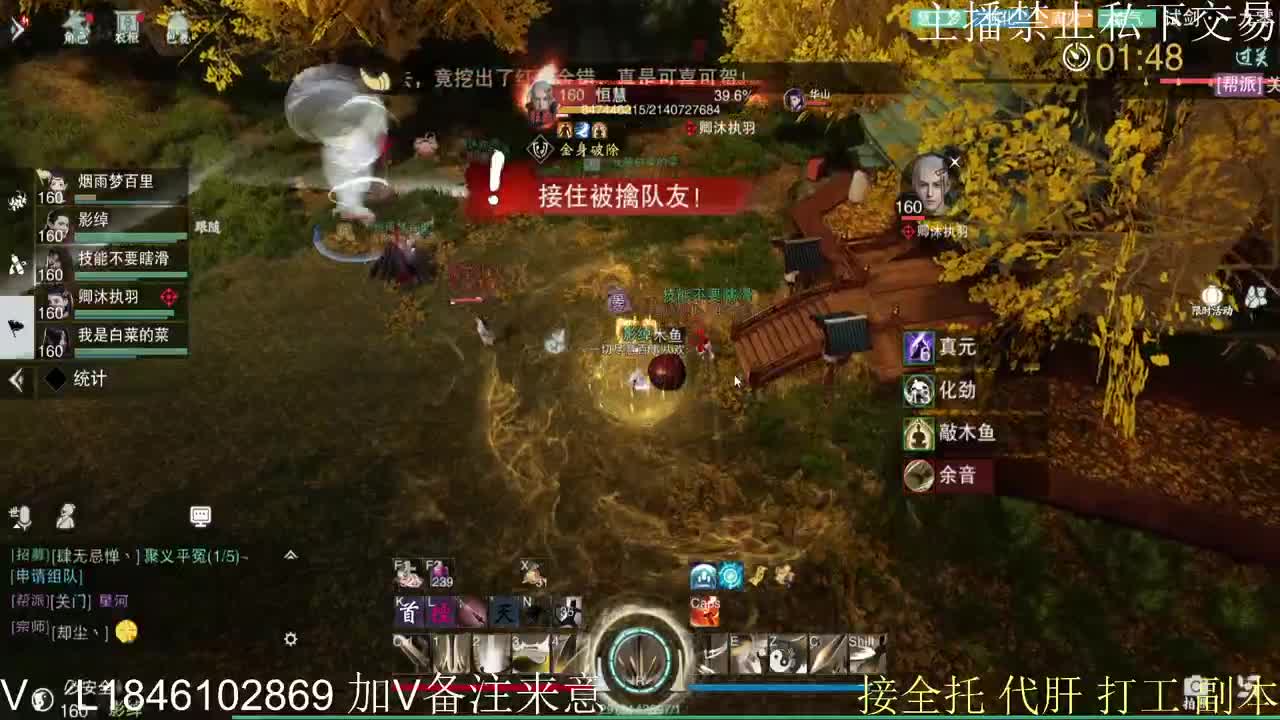Trigger the Caps skill icon above hotbar

coord(705,612)
